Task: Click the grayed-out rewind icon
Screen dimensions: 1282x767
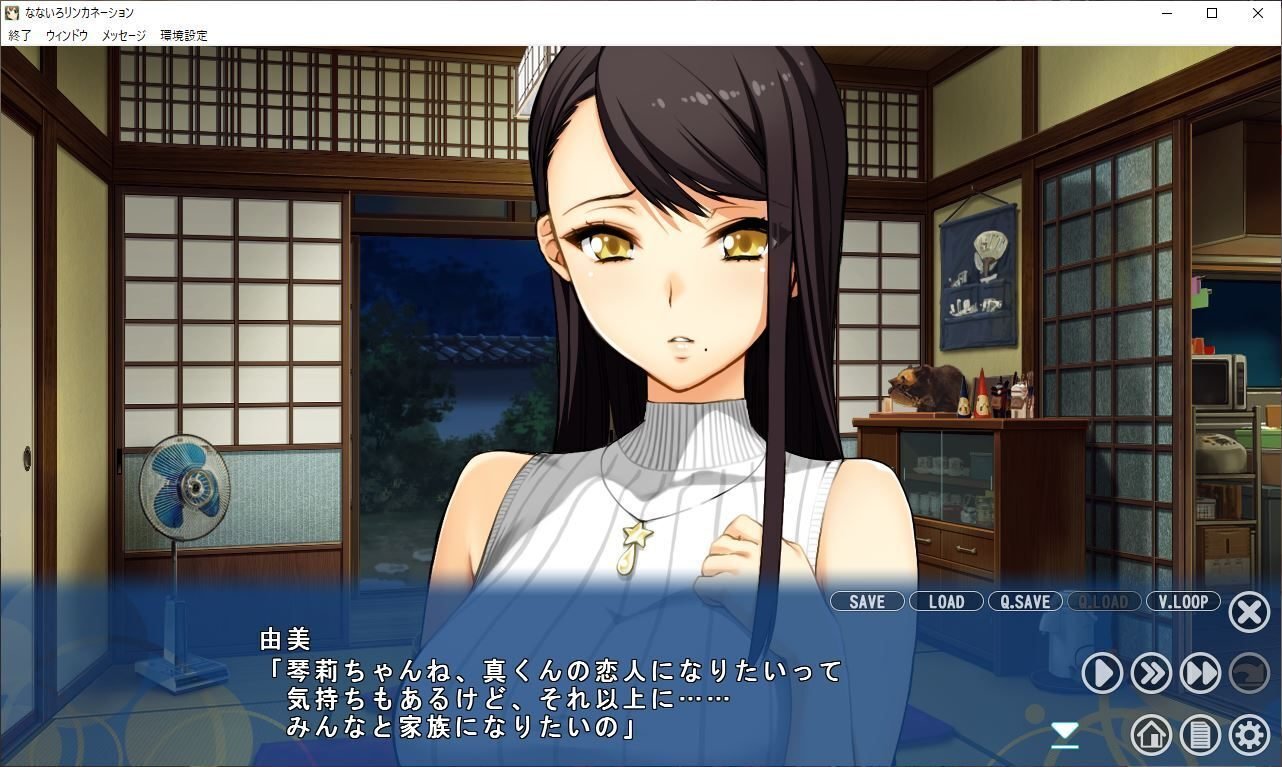Action: click(x=1248, y=673)
